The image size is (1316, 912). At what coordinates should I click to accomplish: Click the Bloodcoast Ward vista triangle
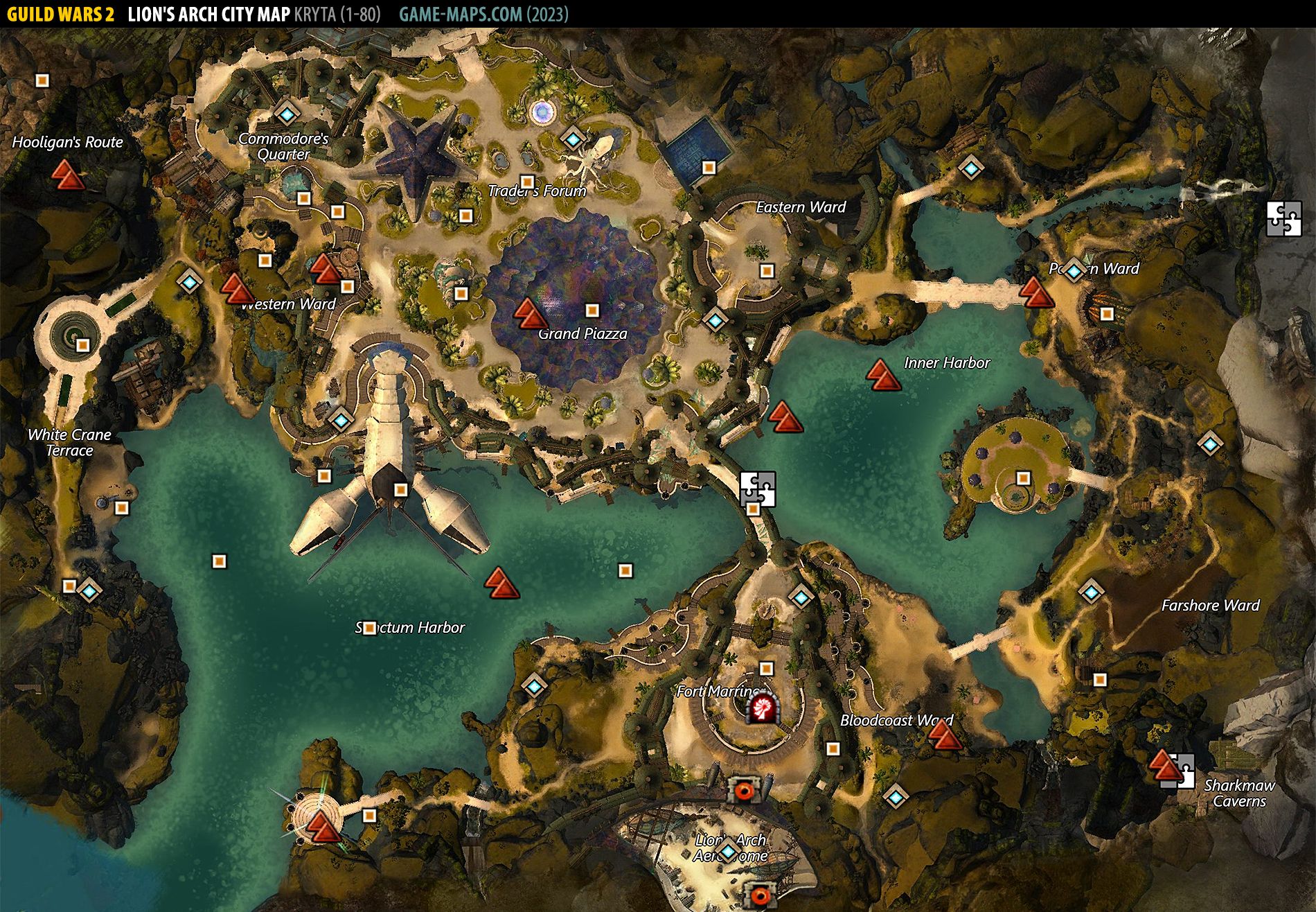pyautogui.click(x=943, y=735)
